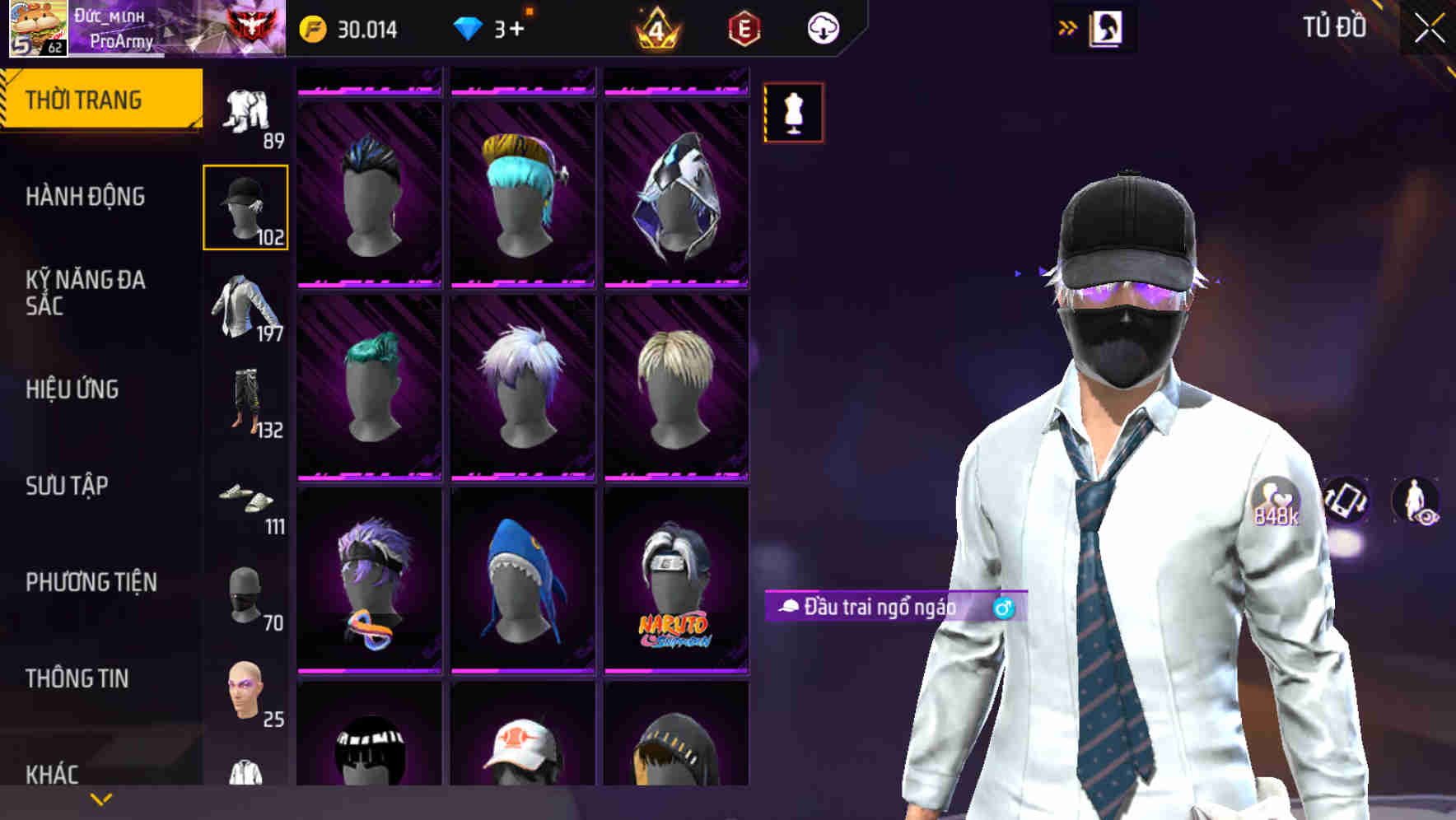Select the jacket category with 197 items
Screen dimensions: 1456x820
click(245, 305)
